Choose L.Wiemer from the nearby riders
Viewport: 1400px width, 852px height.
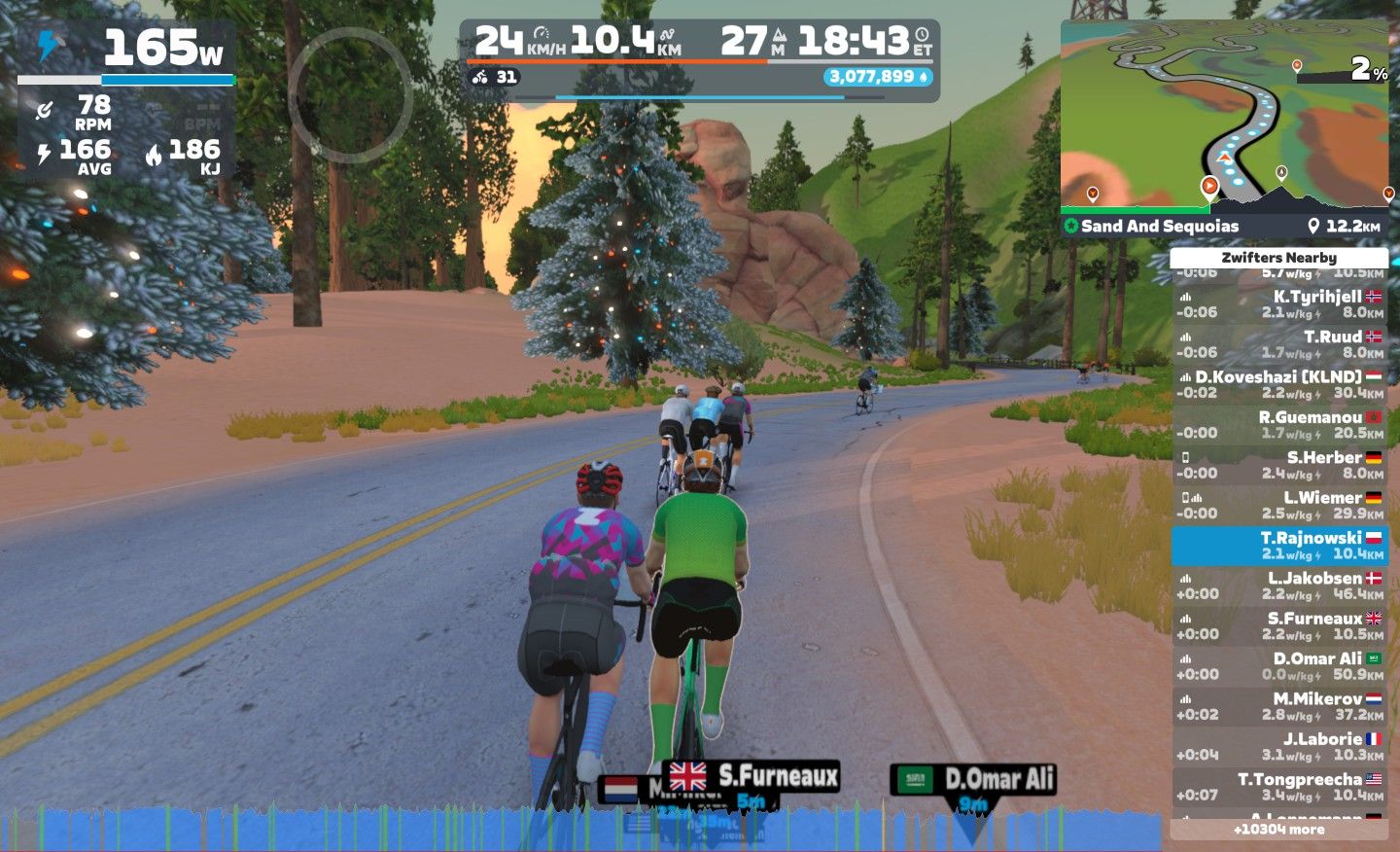[1278, 505]
